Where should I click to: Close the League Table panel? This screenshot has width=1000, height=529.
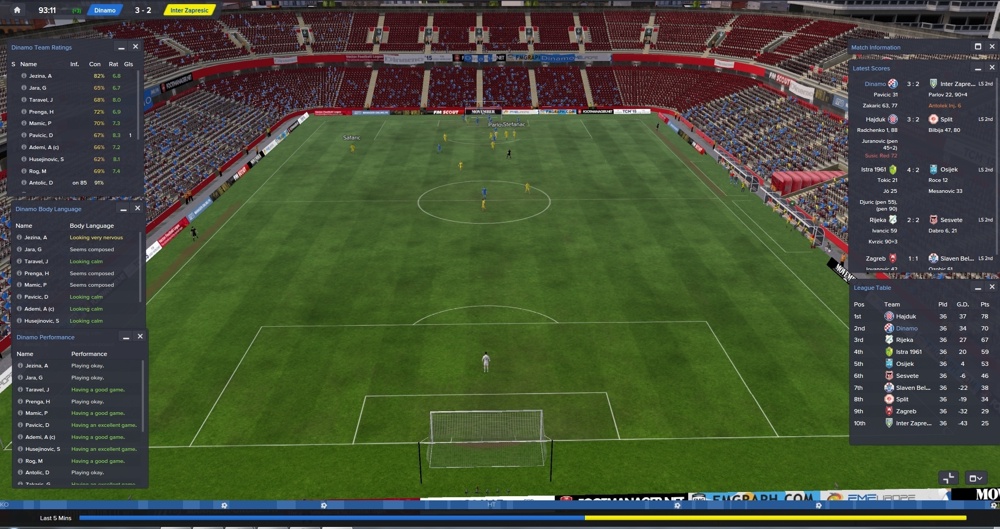[992, 287]
